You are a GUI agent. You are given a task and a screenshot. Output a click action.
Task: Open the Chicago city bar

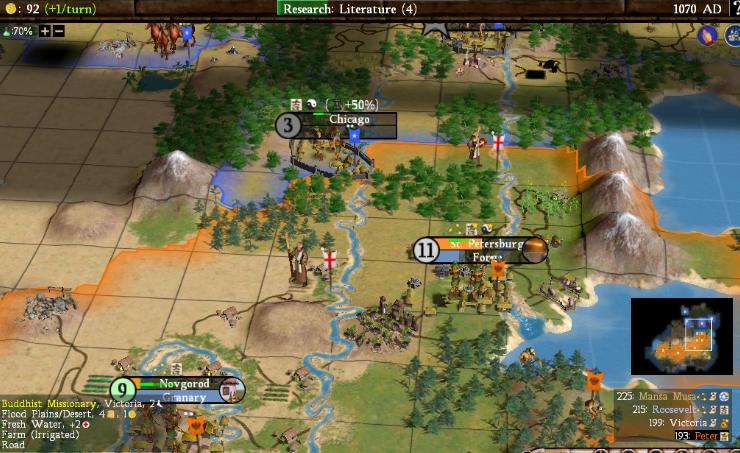pos(348,120)
